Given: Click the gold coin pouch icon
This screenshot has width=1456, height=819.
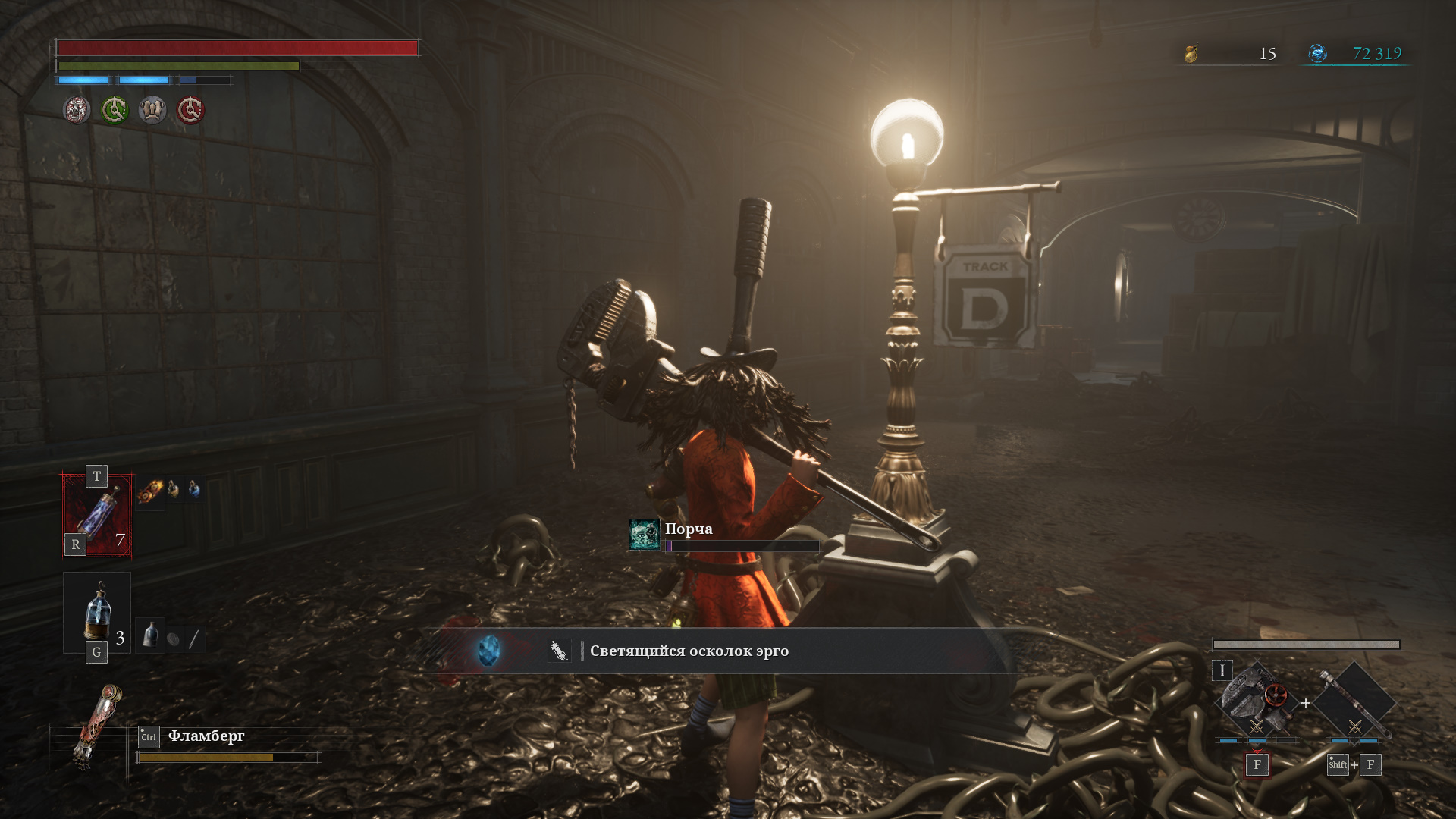Looking at the screenshot, I should [x=1191, y=54].
